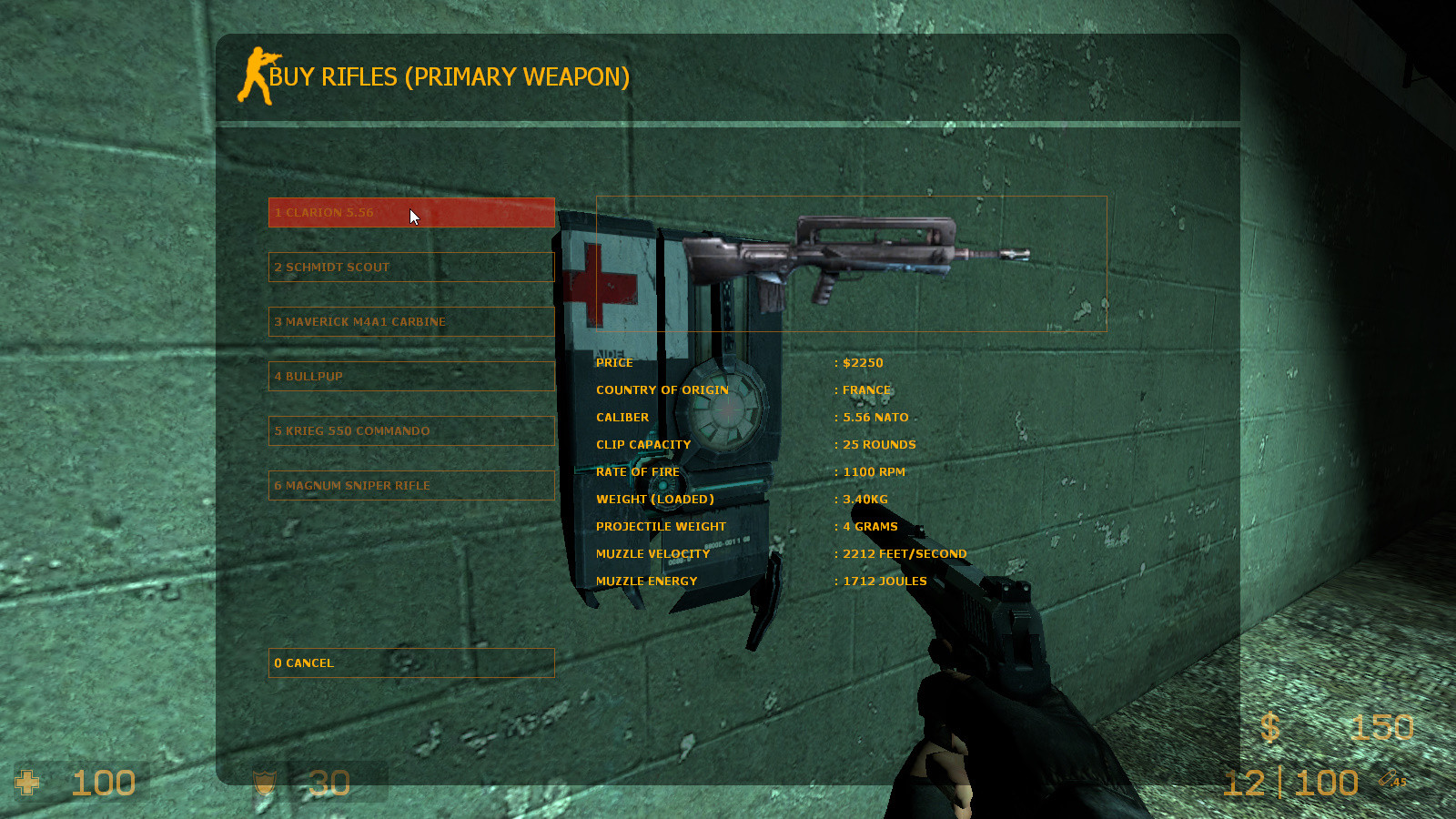This screenshot has width=1456, height=819.
Task: Click the armor shield icon in the HUD
Action: click(264, 783)
